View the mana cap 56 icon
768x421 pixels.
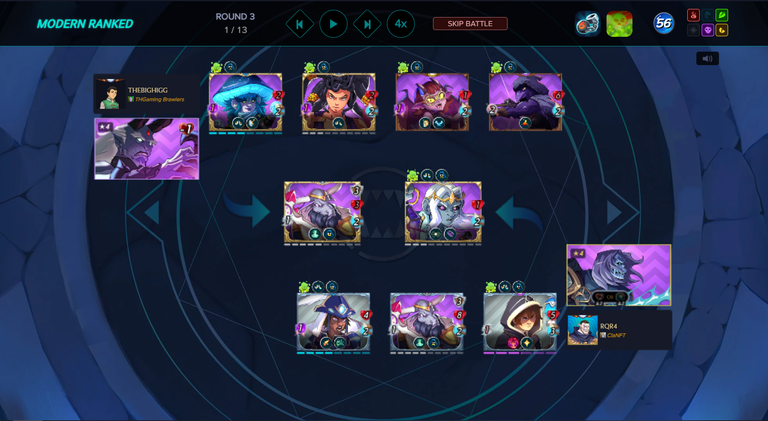[663, 23]
